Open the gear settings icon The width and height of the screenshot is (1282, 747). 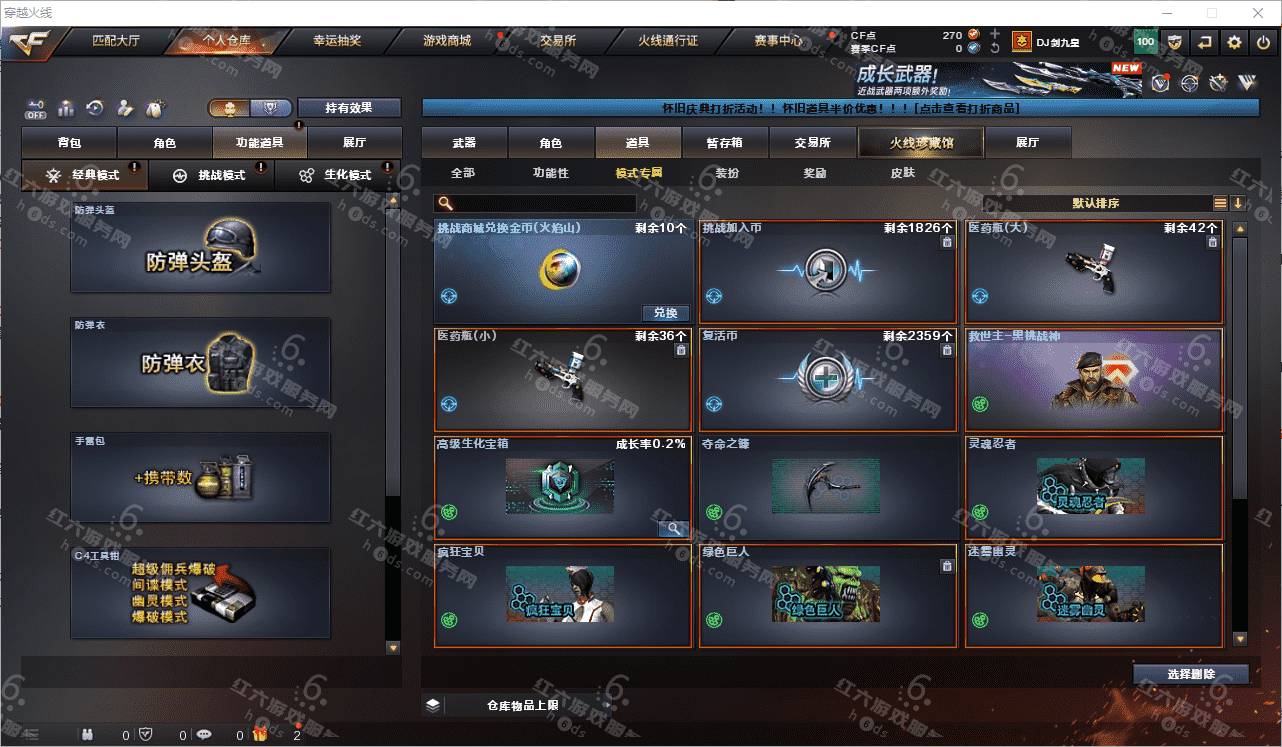click(1234, 42)
